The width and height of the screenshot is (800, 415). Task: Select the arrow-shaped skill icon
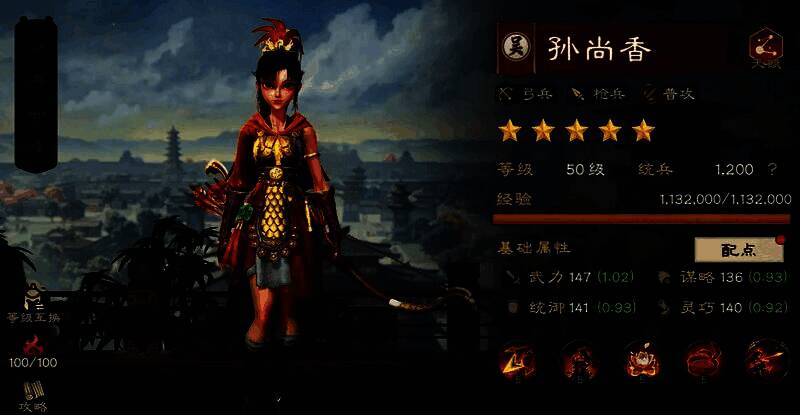click(x=517, y=359)
